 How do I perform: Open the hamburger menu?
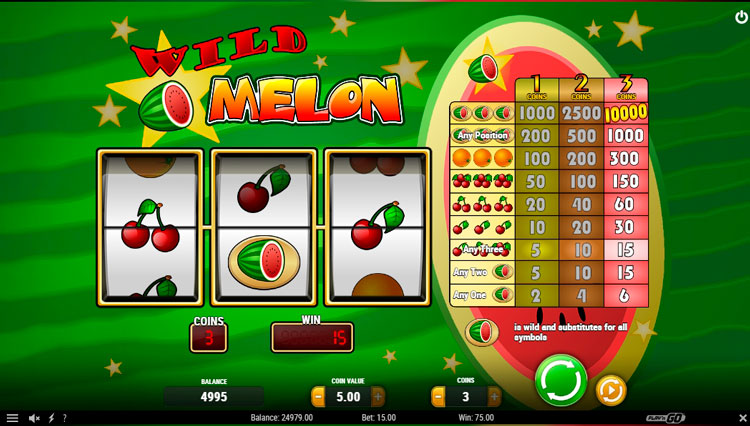click(12, 418)
